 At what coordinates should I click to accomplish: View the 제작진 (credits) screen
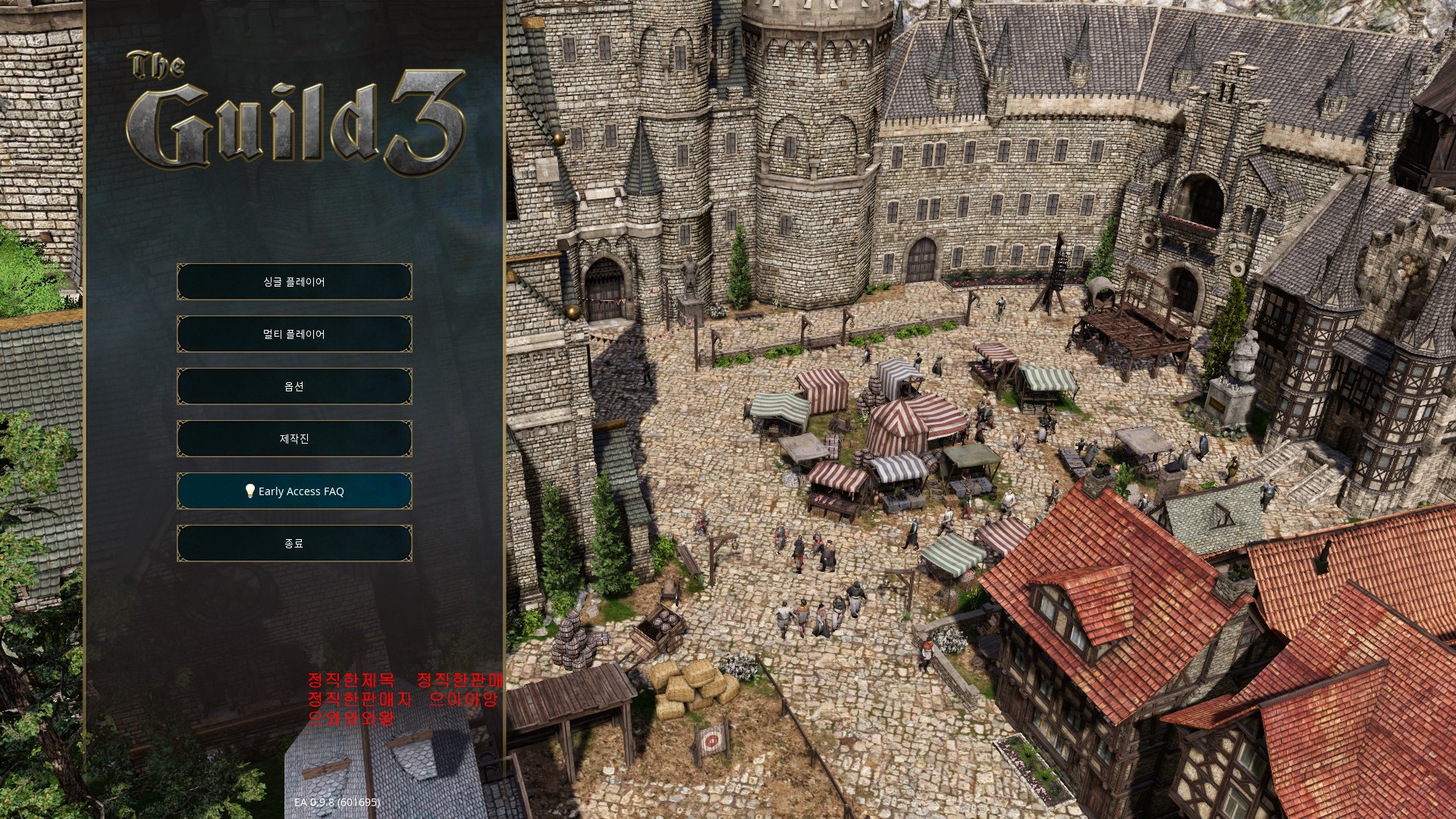coord(294,439)
